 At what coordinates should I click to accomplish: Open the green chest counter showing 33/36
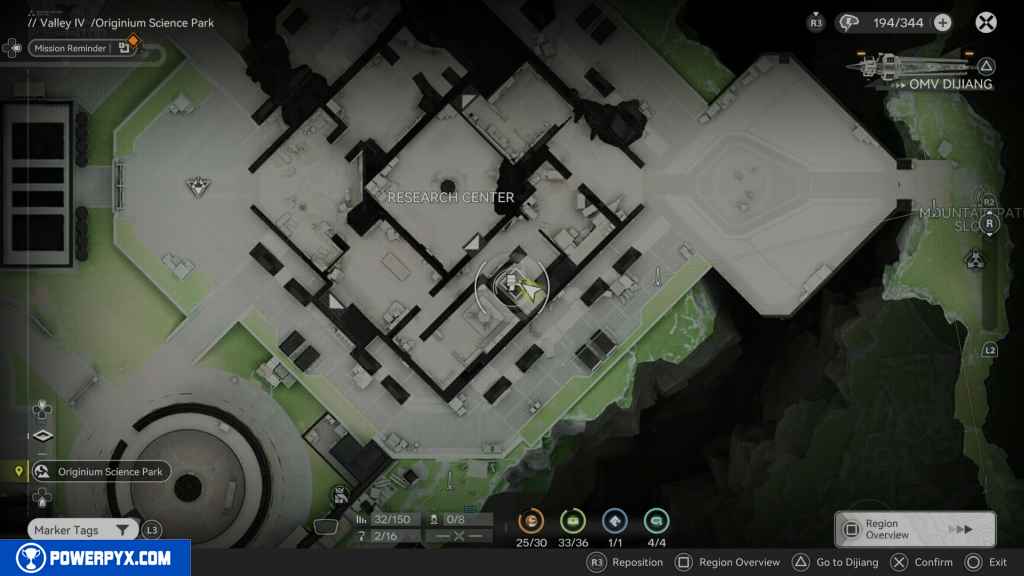tap(573, 520)
